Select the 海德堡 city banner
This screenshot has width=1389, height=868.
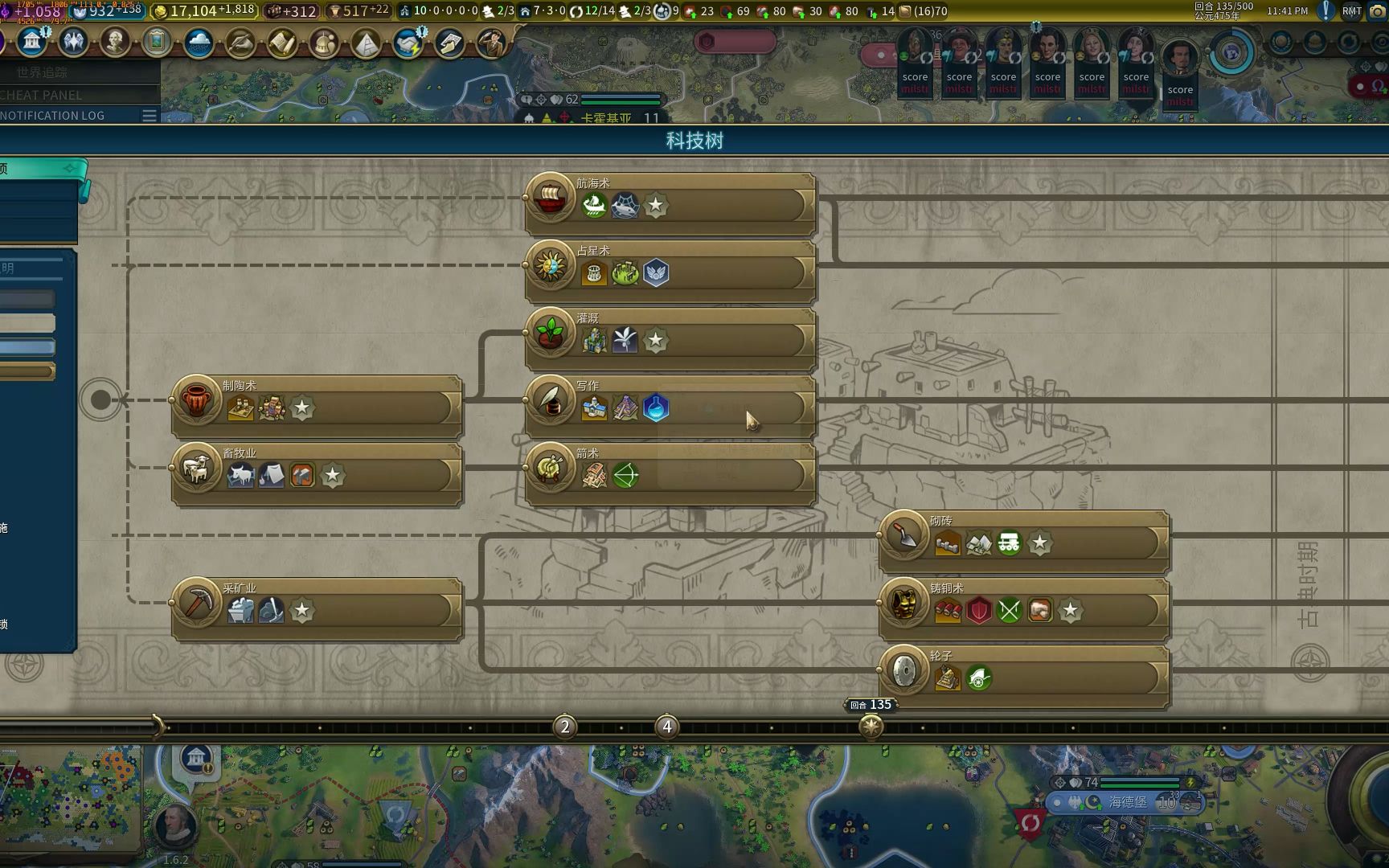pos(1127,802)
